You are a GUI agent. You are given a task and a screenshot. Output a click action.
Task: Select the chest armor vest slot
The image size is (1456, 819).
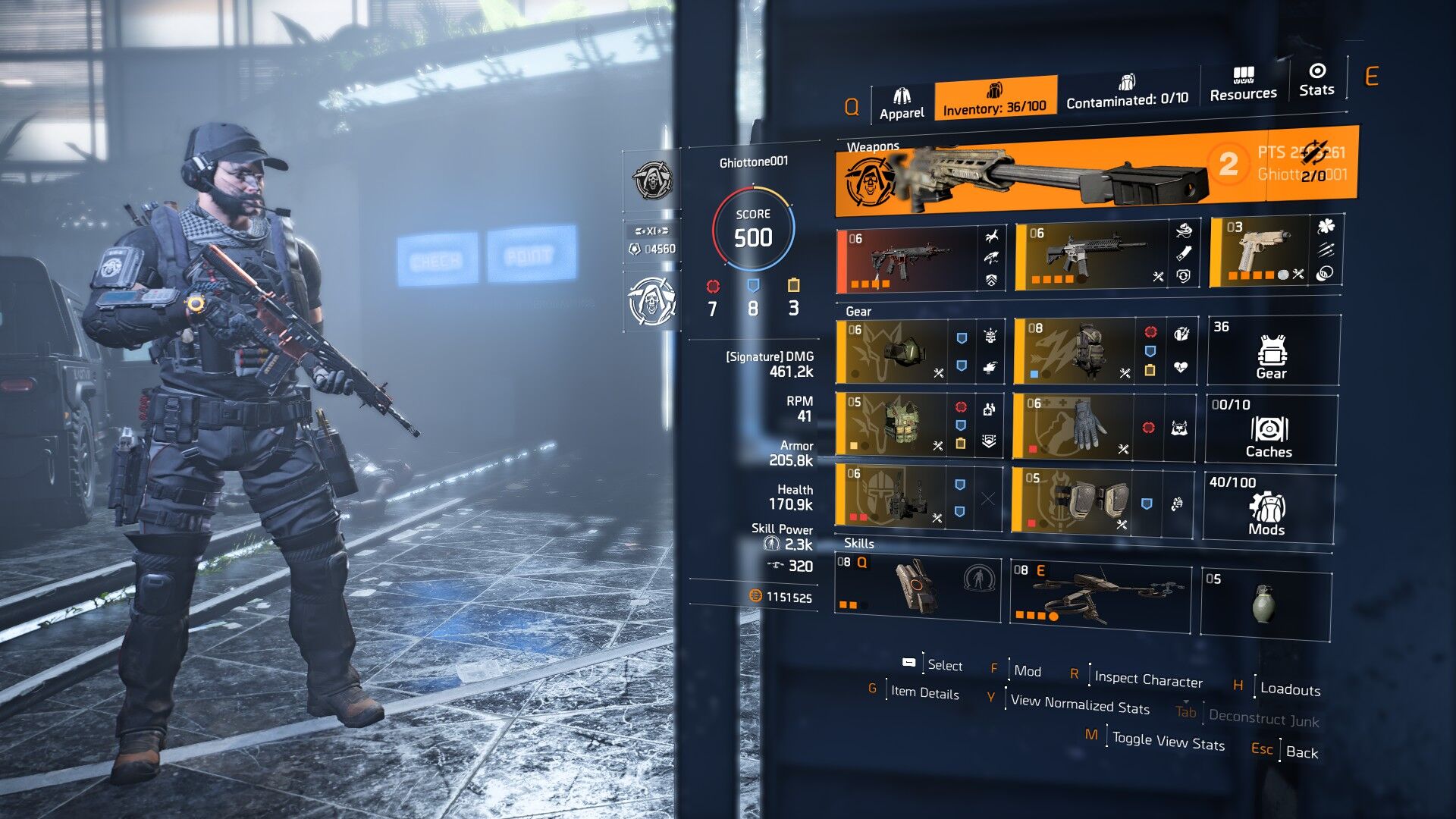(x=893, y=425)
